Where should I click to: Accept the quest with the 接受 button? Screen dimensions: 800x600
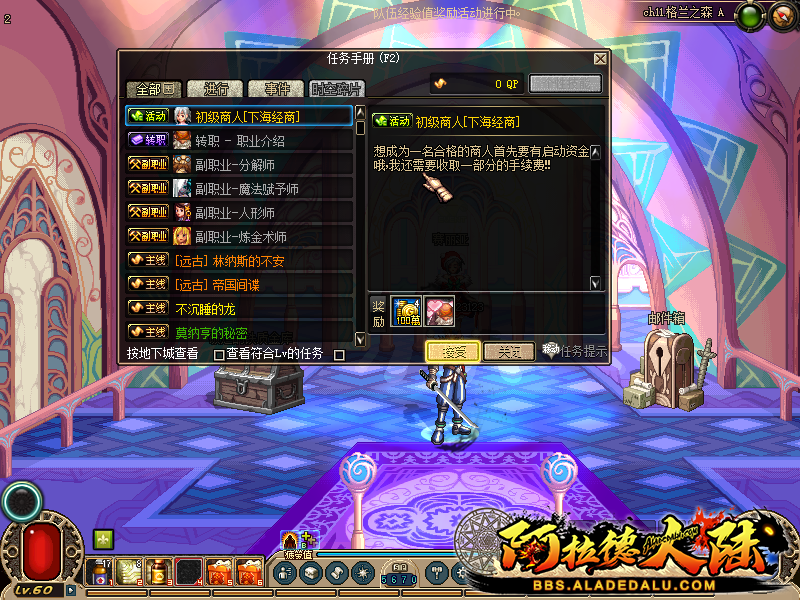pos(452,351)
